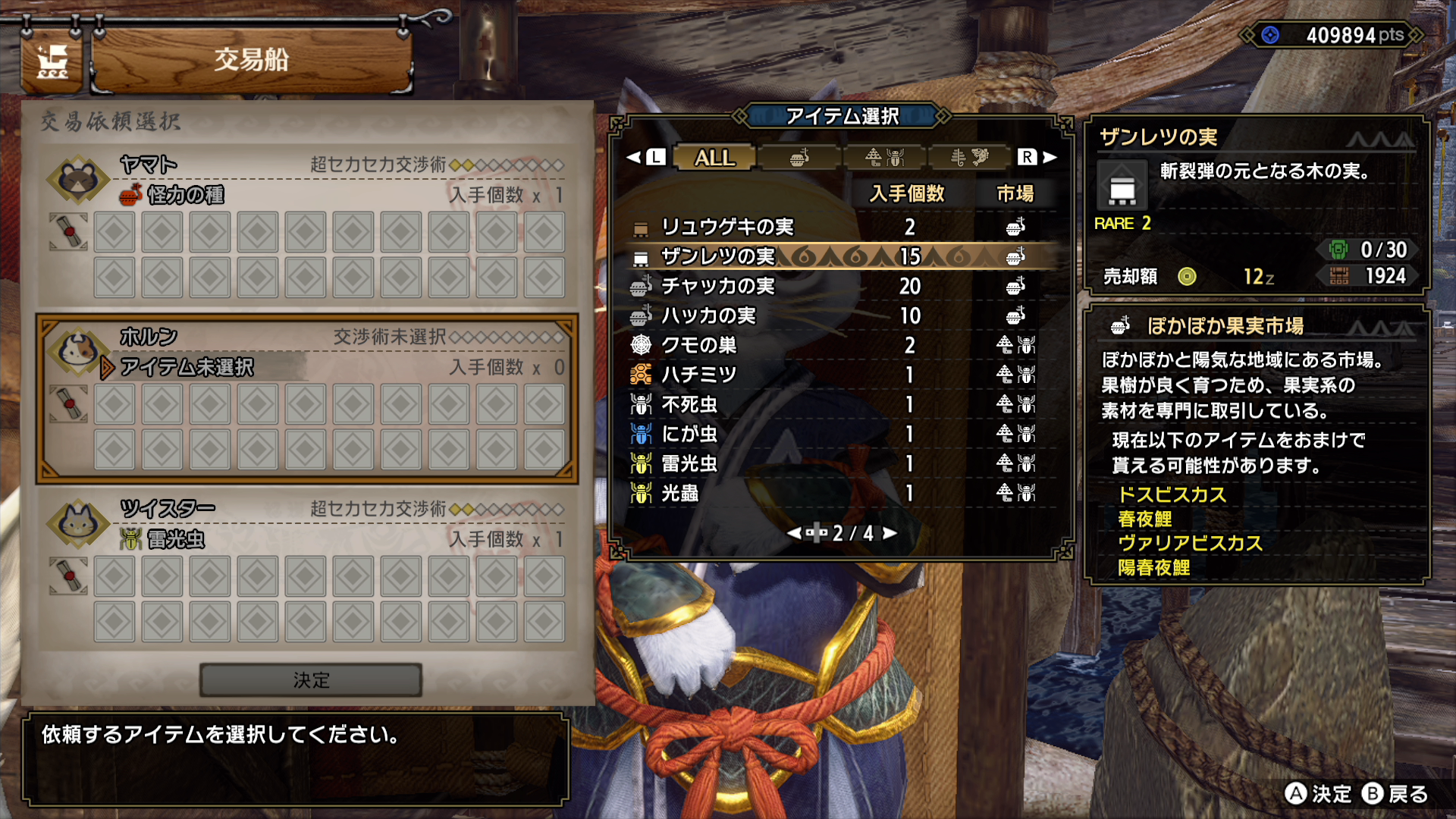The height and width of the screenshot is (819, 1456).
Task: Select the 光蟲 item row
Action: (834, 493)
